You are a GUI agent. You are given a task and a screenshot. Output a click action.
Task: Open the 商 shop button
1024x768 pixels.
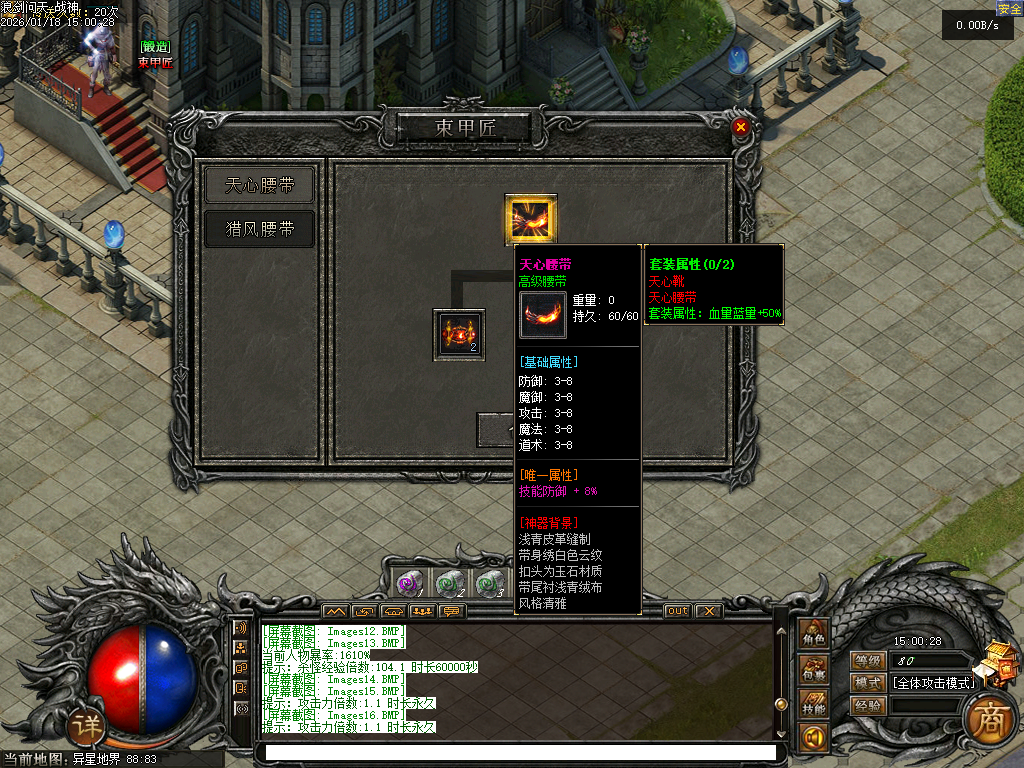coord(988,717)
